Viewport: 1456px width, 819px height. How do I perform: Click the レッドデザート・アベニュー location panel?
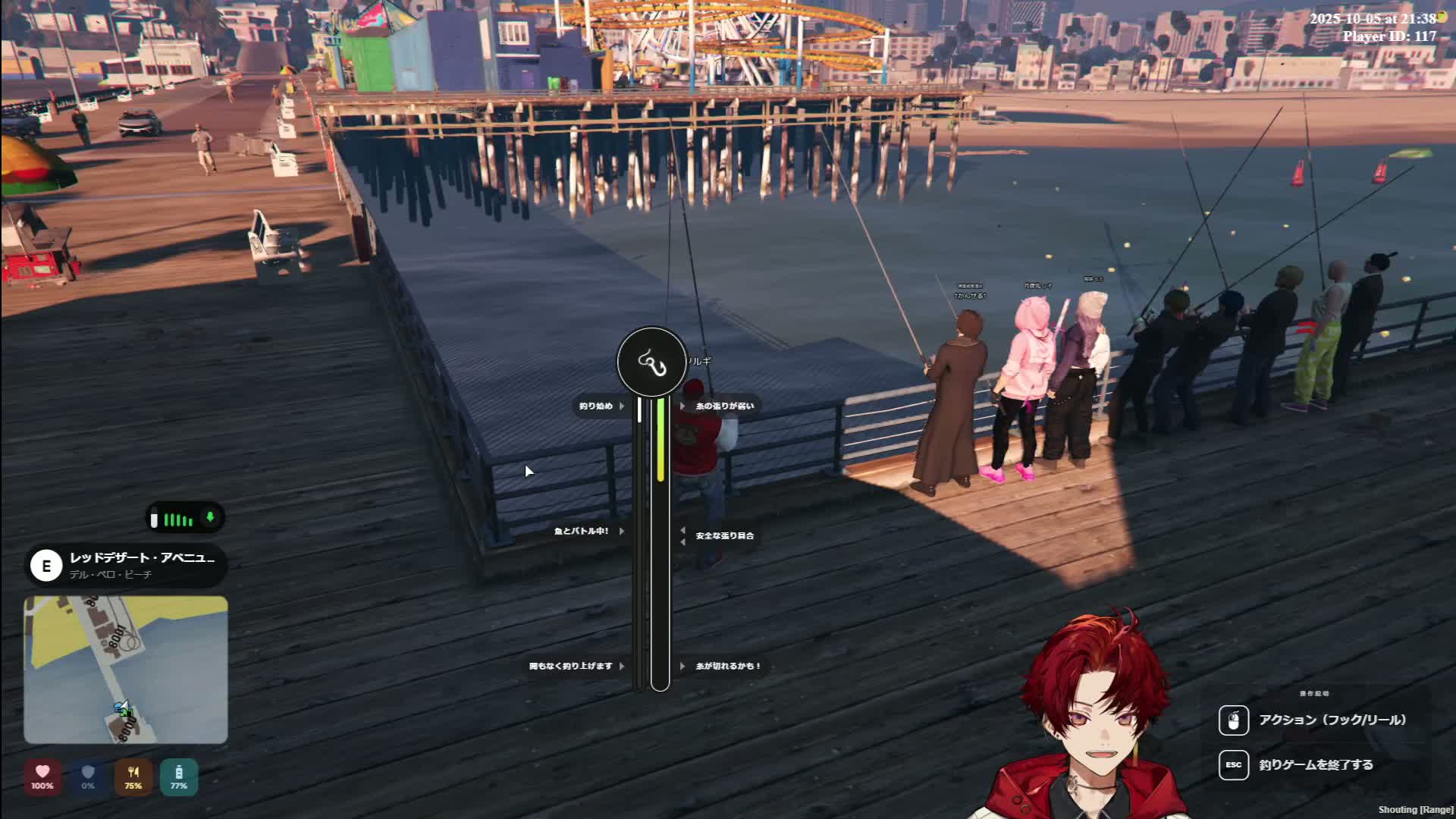(x=126, y=566)
